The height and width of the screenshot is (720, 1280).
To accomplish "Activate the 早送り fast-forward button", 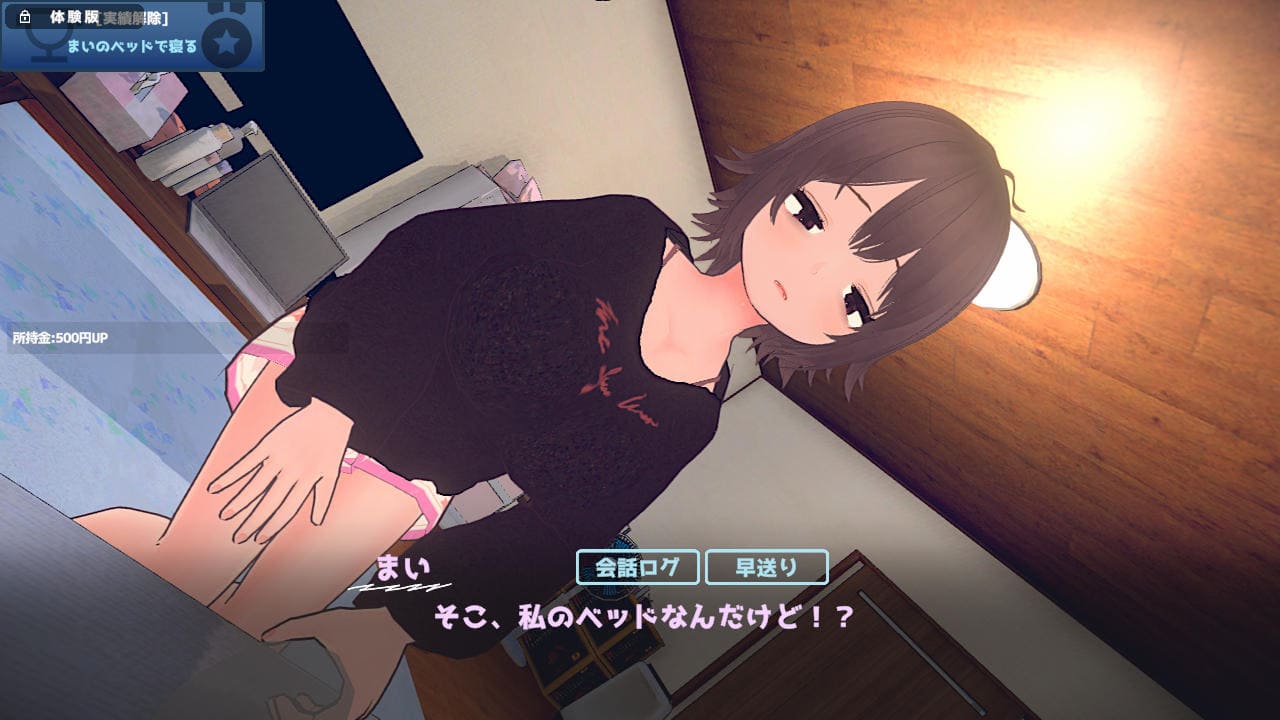I will (766, 567).
